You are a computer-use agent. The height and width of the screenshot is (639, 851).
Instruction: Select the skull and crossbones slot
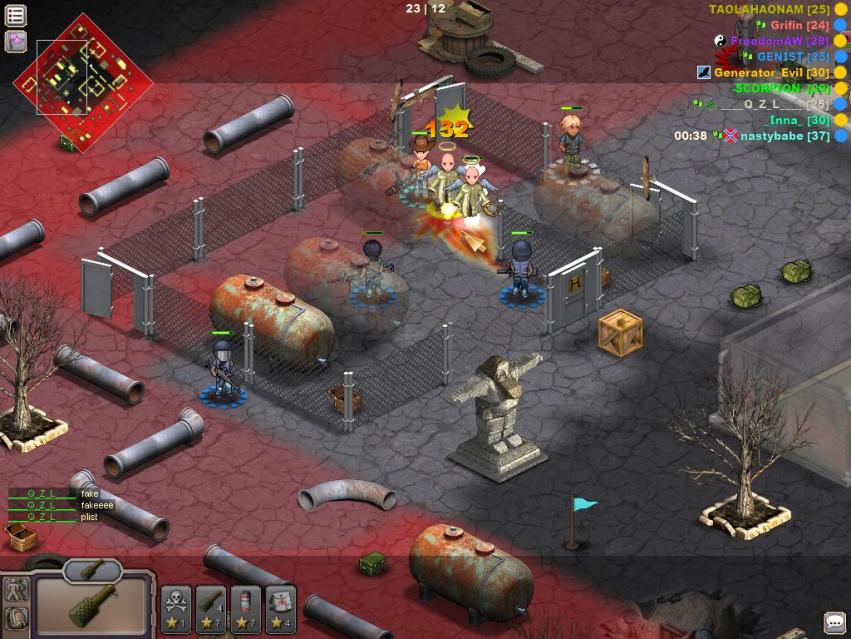click(x=176, y=609)
